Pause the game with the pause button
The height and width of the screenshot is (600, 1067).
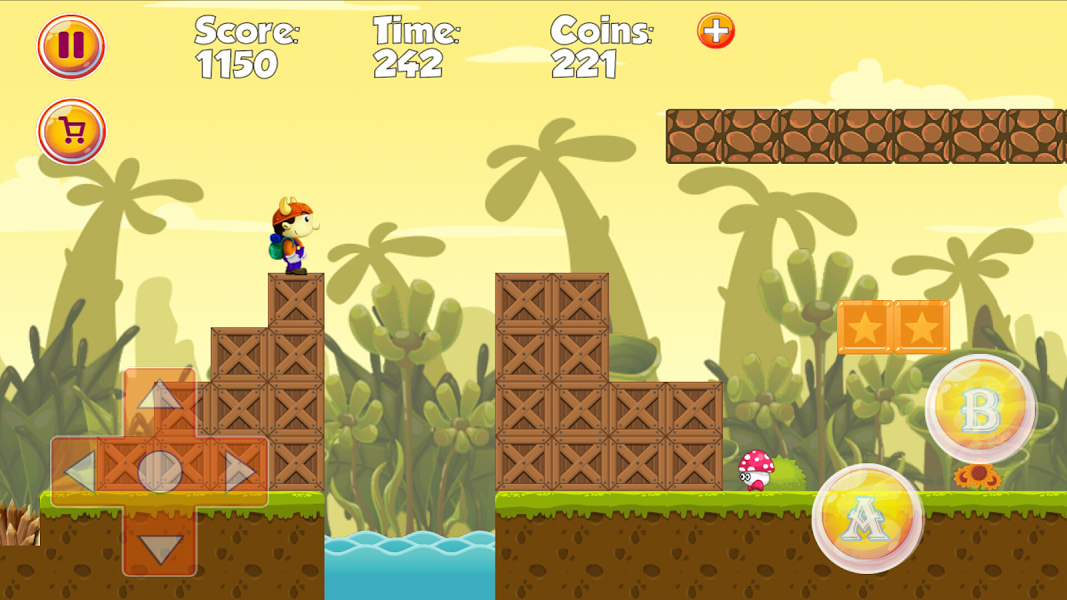click(x=71, y=46)
